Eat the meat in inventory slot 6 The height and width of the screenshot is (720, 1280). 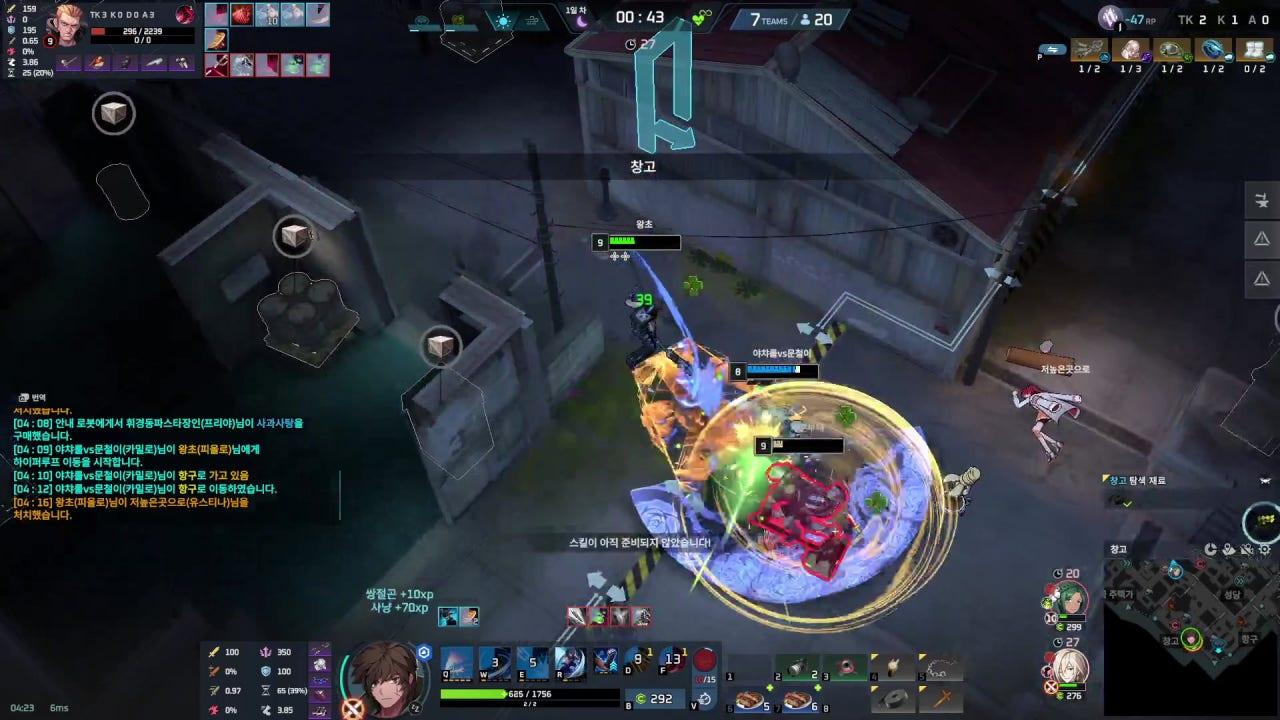tap(750, 700)
